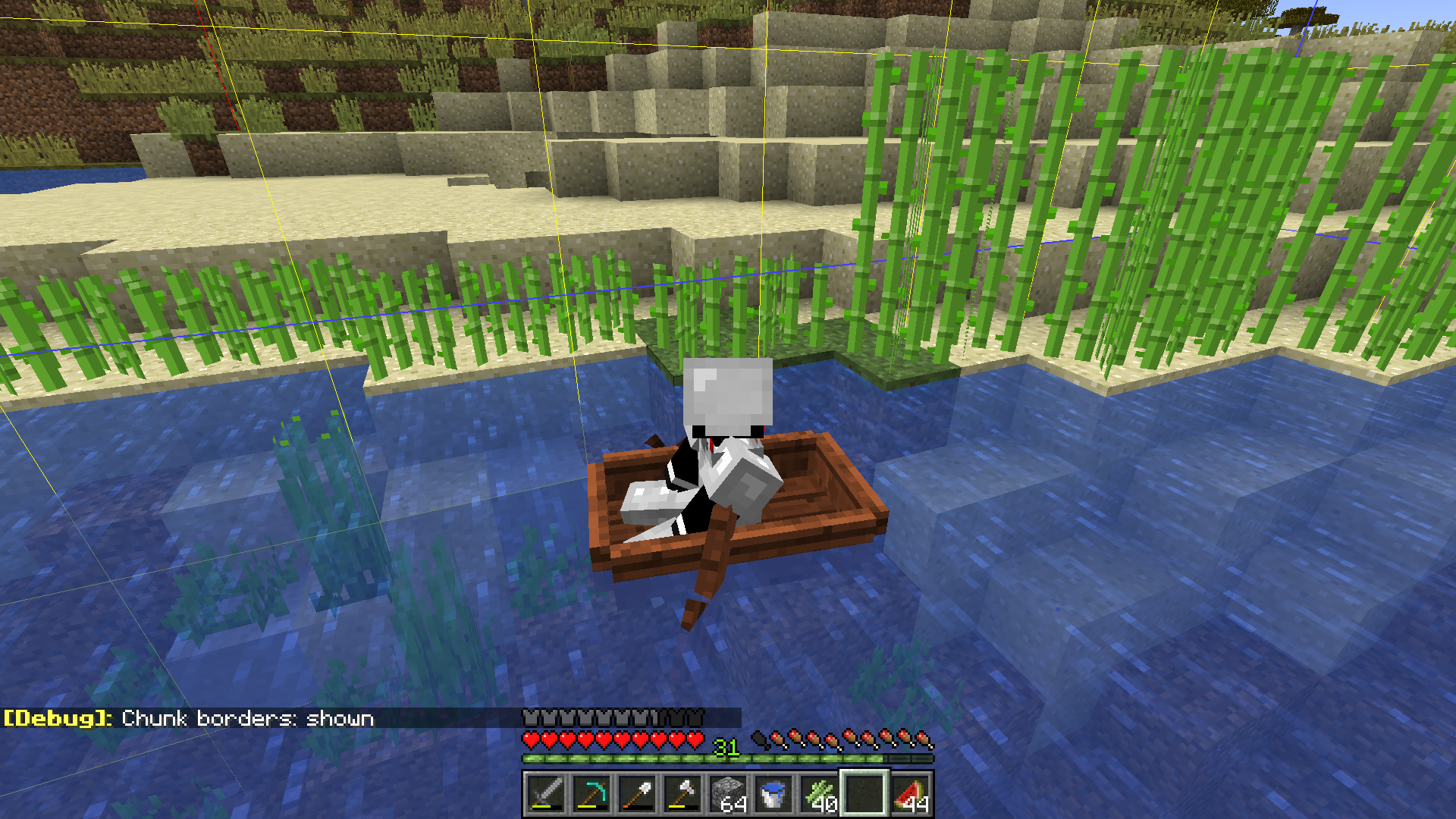The image size is (1456, 819).
Task: Select the cobblestone stack of 64
Action: tap(728, 794)
